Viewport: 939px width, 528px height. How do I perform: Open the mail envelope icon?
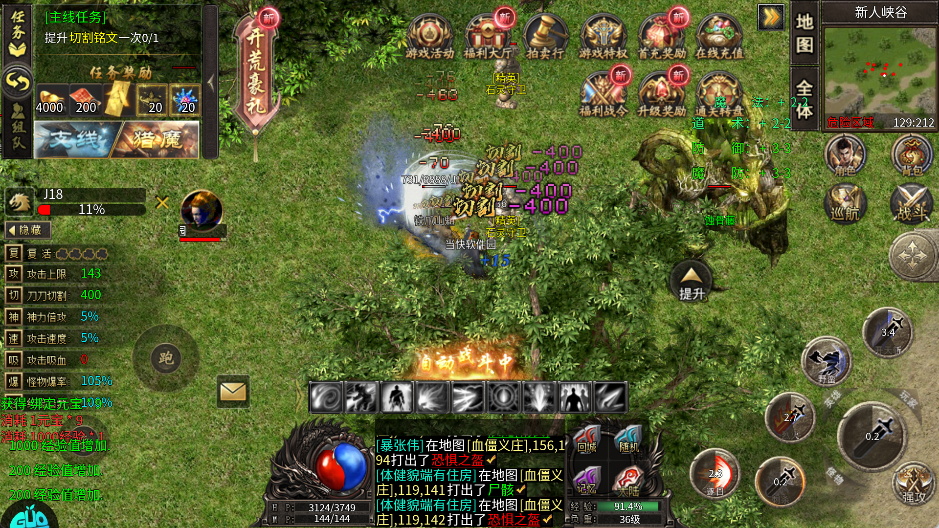233,390
